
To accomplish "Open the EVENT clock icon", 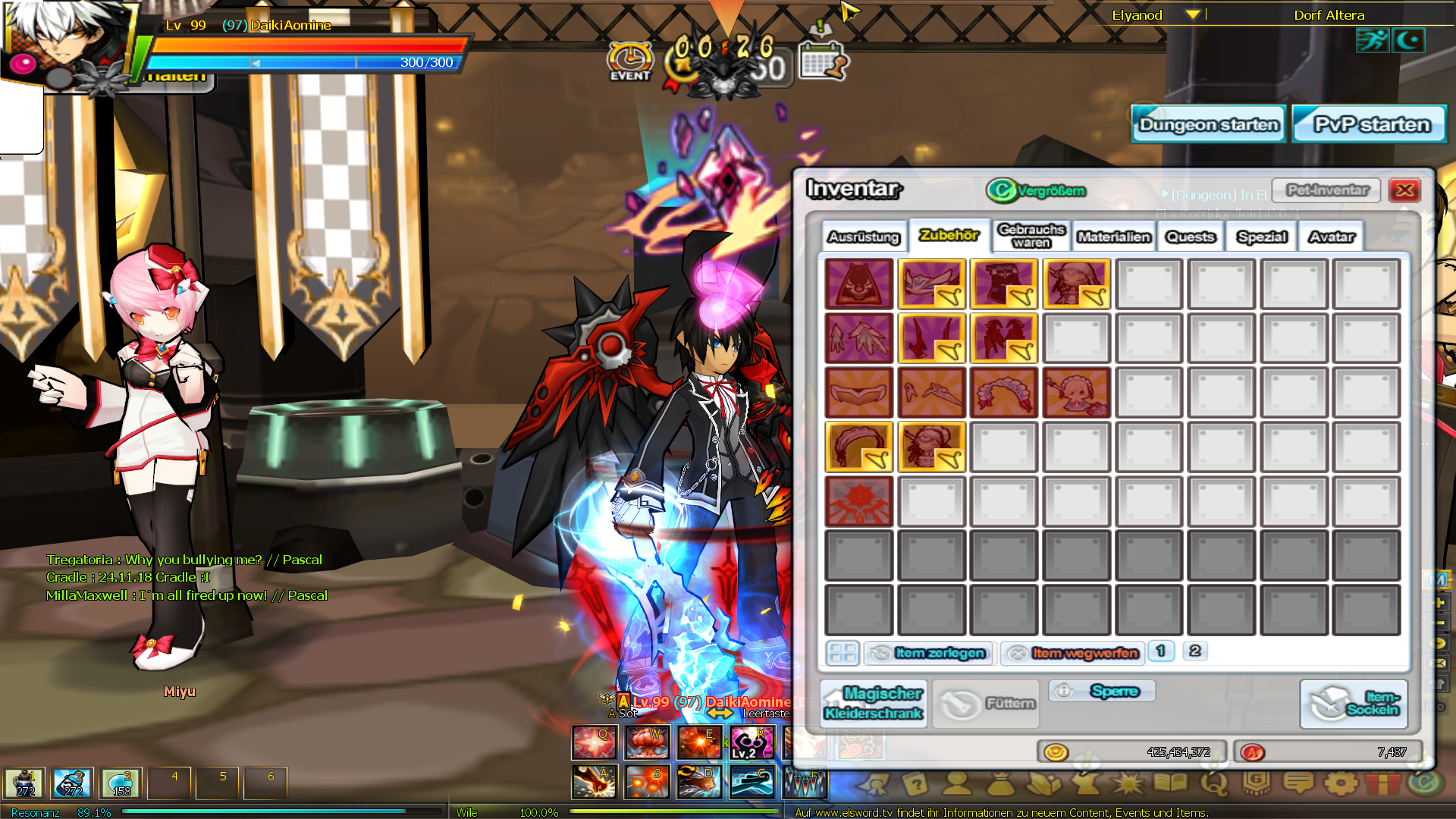I will tap(629, 61).
